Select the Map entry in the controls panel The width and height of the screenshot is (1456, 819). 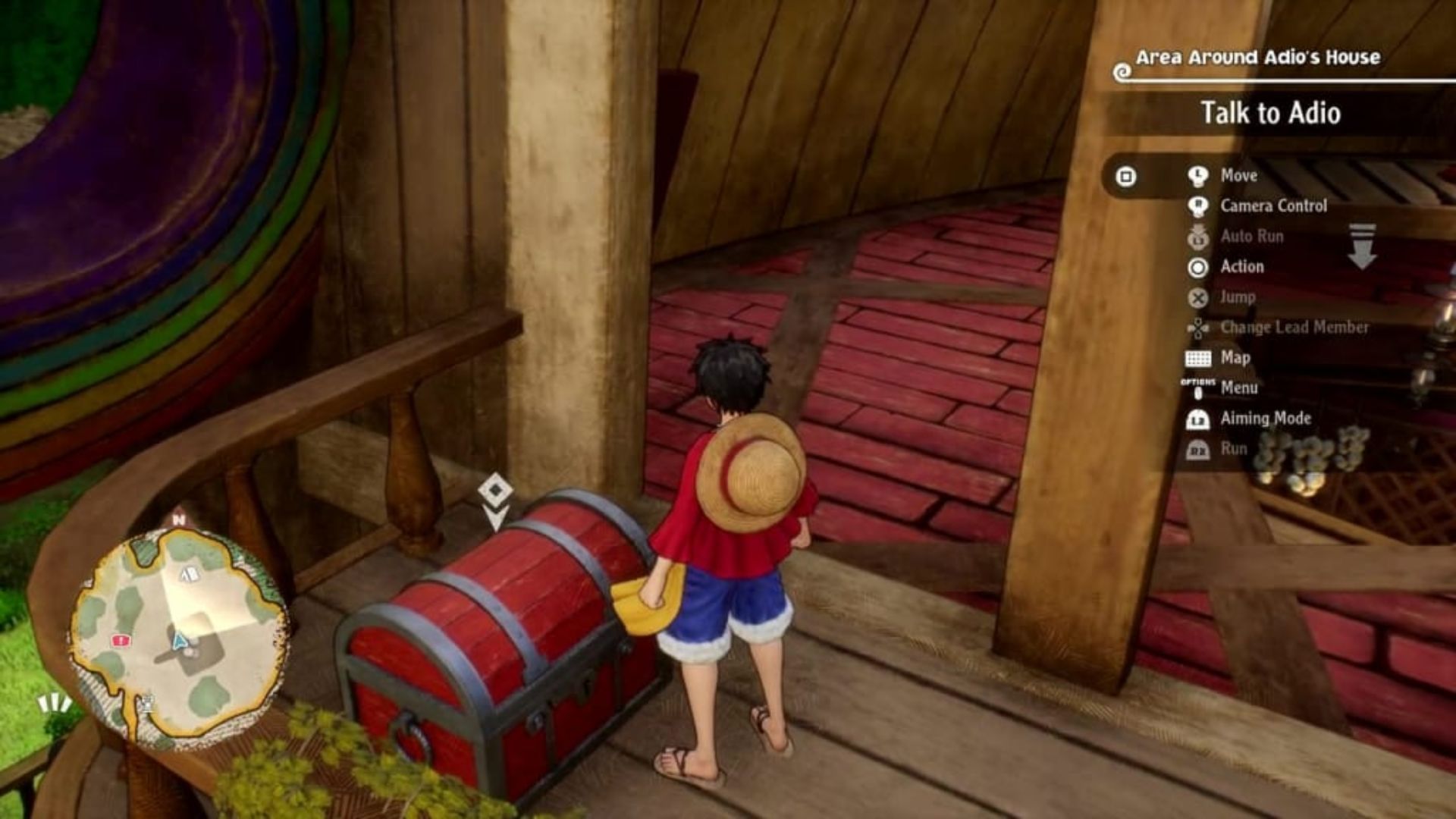coord(1235,358)
